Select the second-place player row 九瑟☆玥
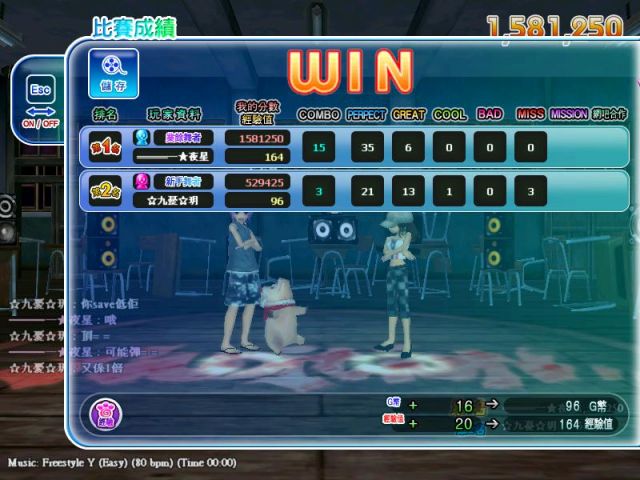The image size is (640, 480). [x=355, y=191]
